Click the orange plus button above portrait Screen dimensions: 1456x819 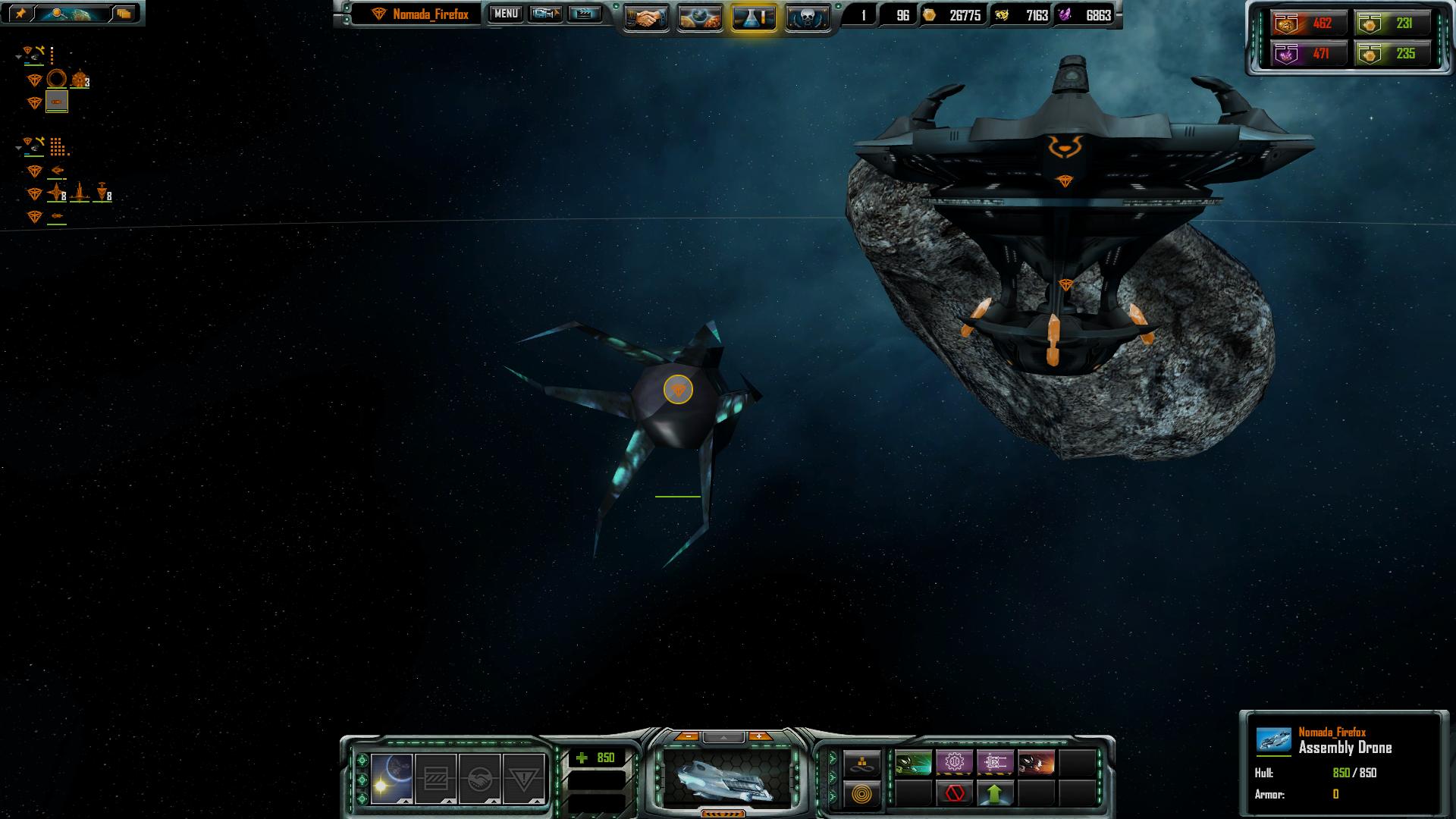point(759,736)
